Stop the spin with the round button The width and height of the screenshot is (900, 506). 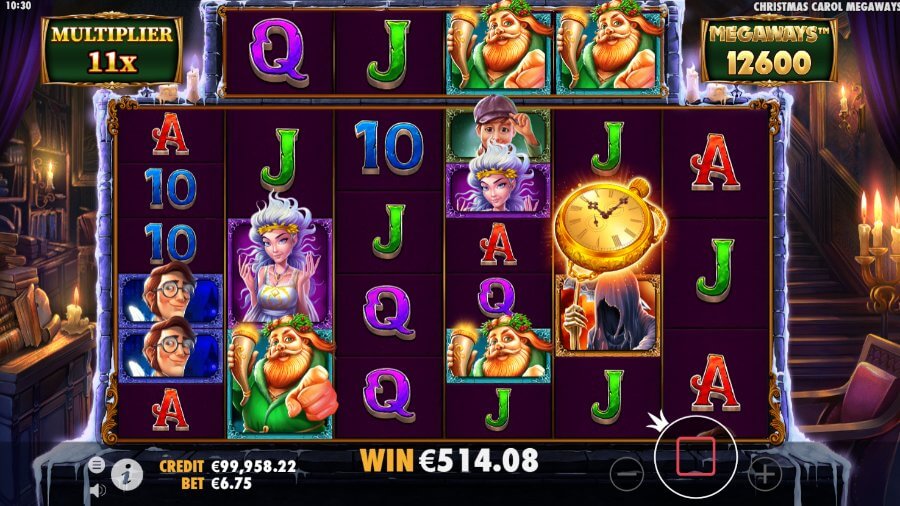point(696,456)
